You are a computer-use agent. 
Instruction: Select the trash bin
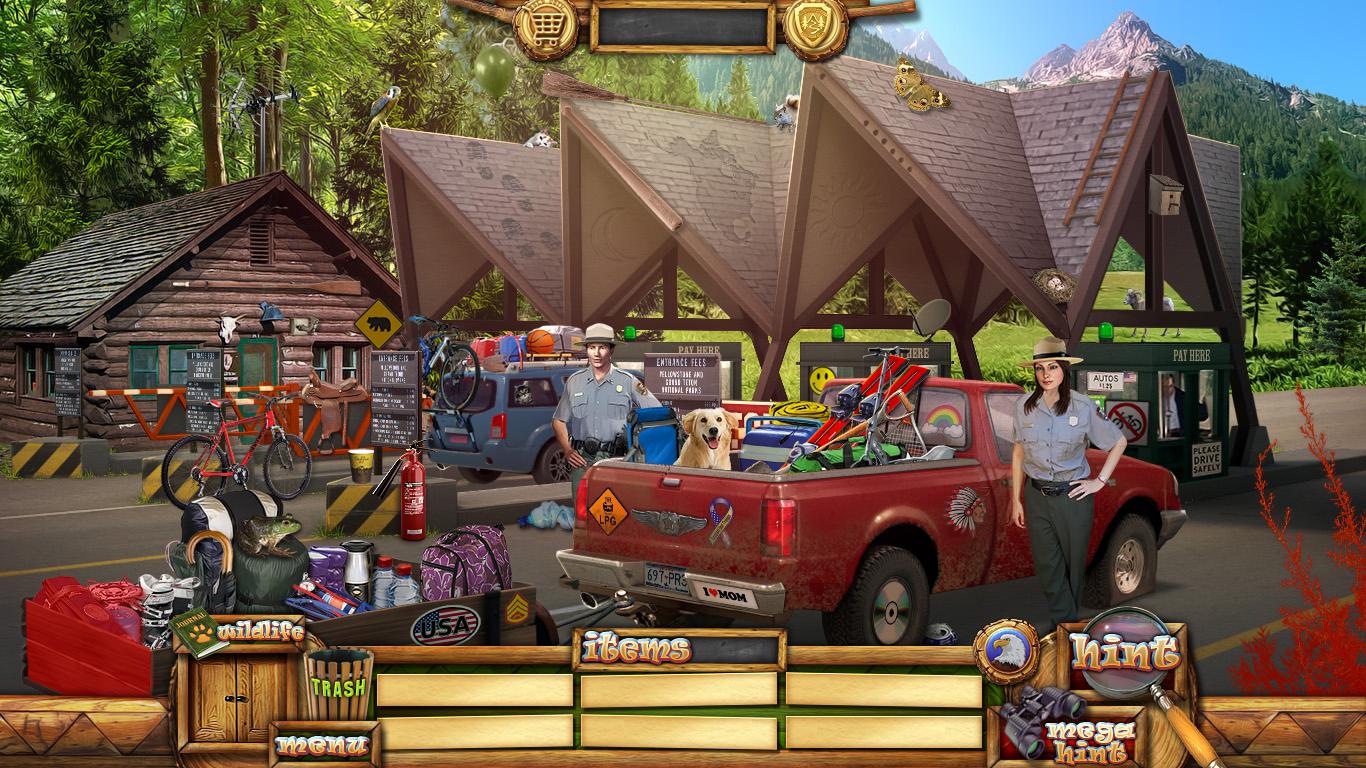(x=337, y=684)
